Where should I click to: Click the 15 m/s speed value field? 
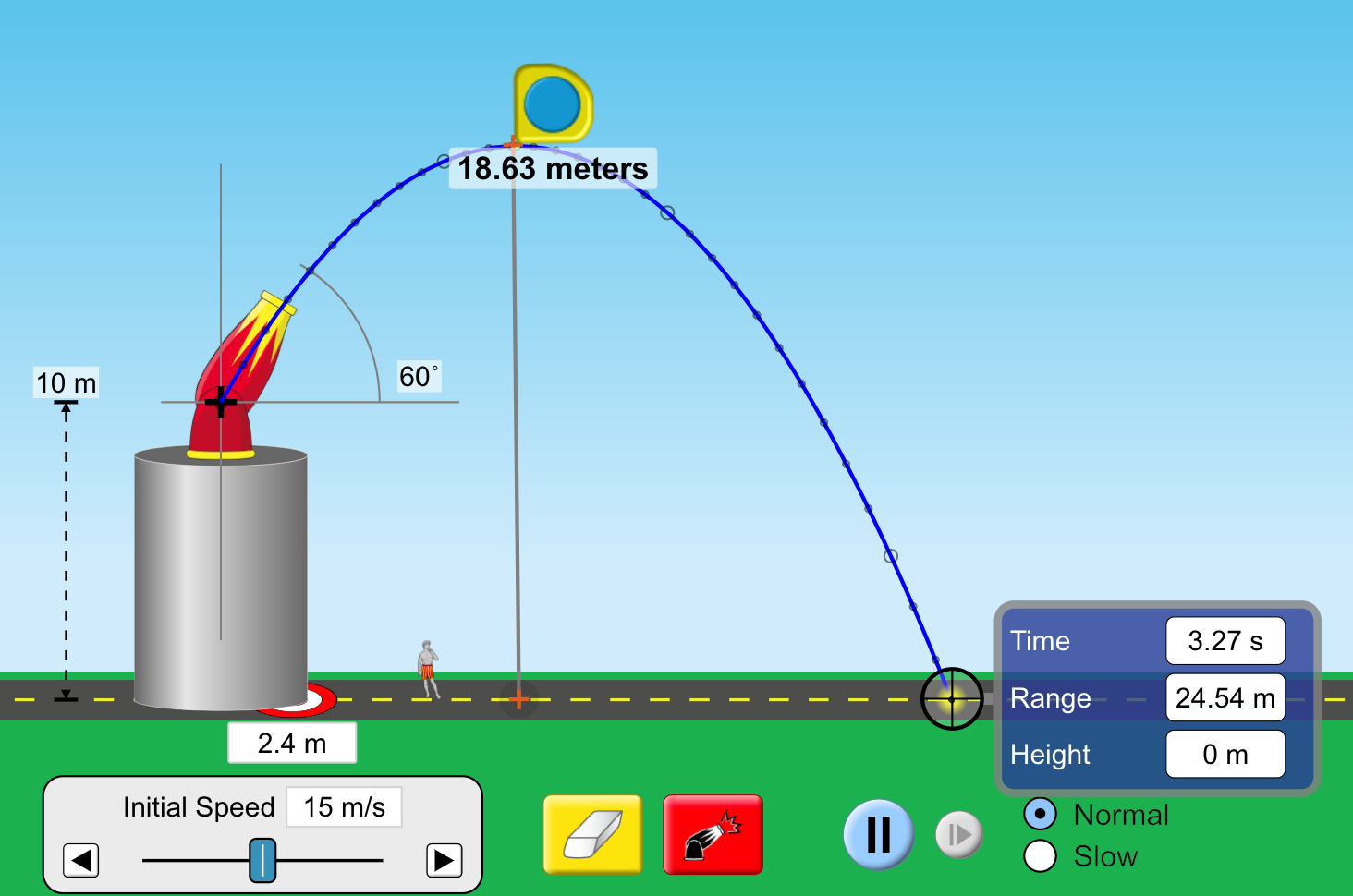pyautogui.click(x=344, y=806)
